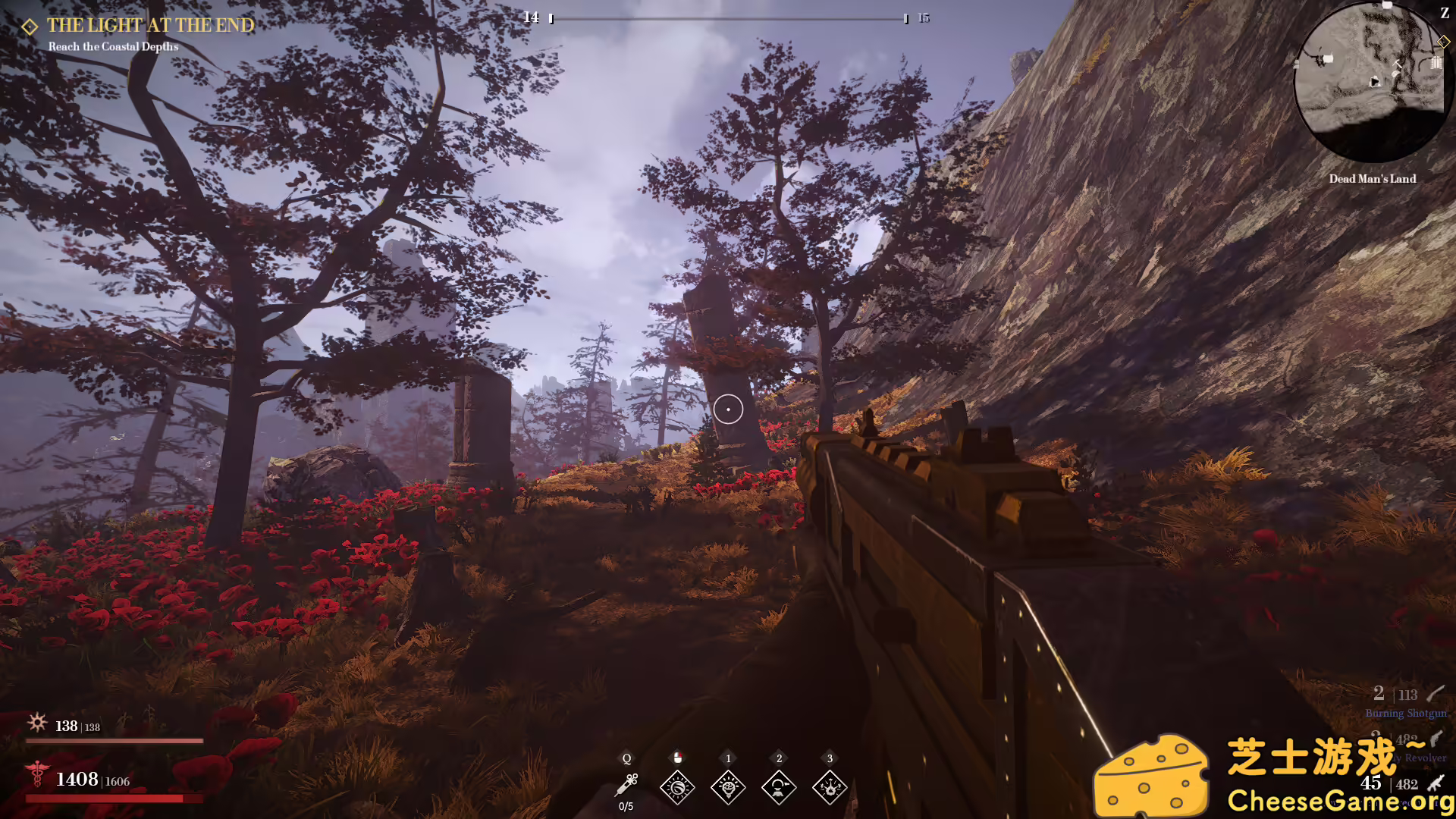Select the gate marker on the minimap

click(1436, 64)
